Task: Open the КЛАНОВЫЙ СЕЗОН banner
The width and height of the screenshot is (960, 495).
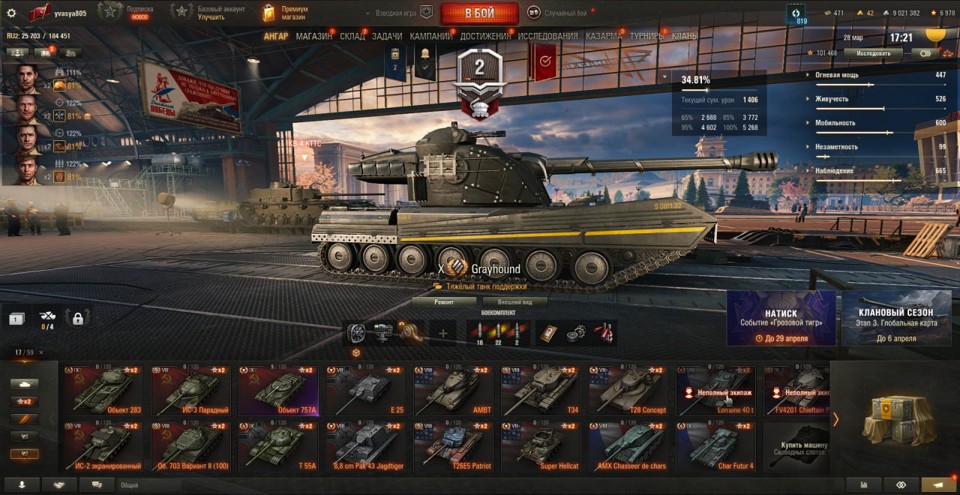Action: tap(896, 319)
